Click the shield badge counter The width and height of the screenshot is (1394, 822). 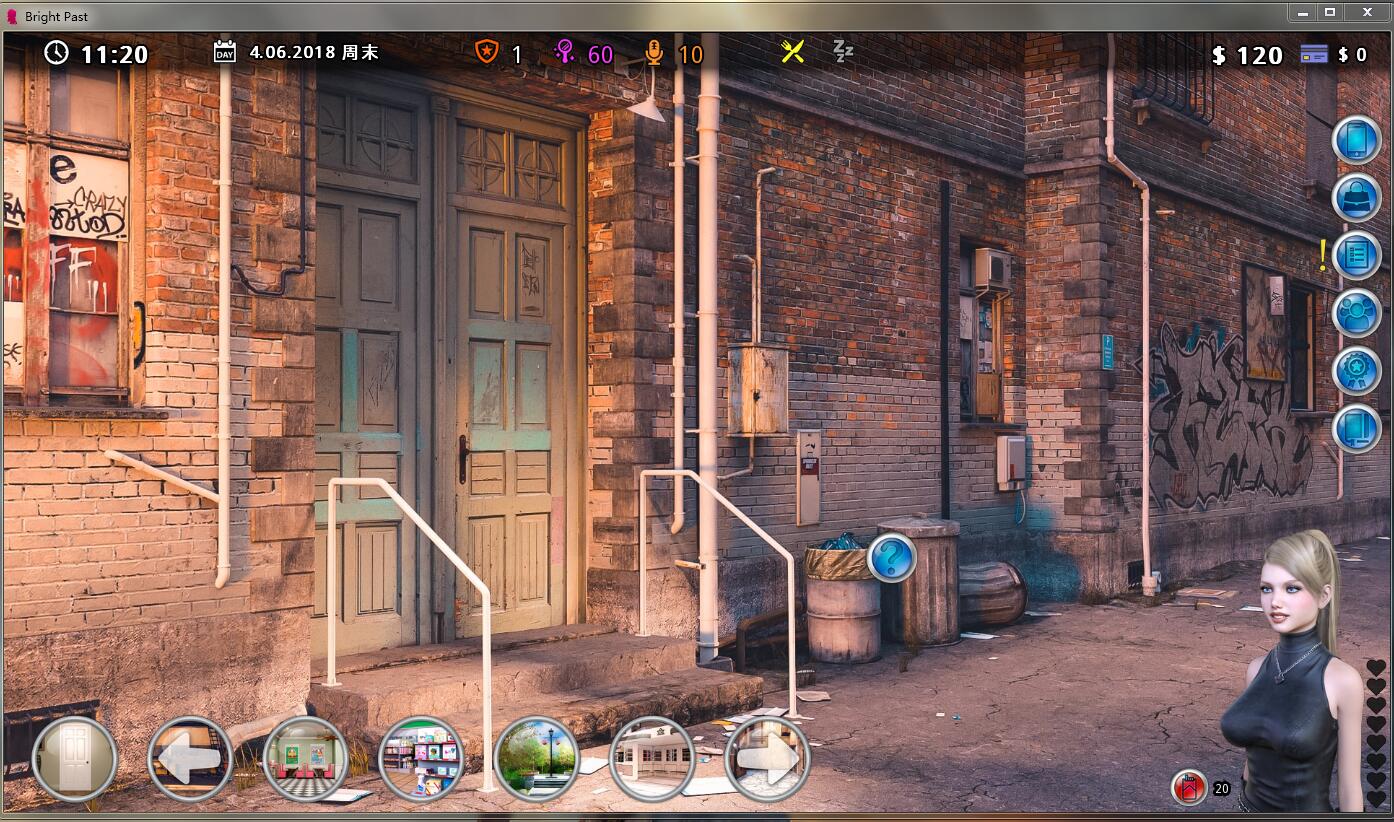(x=487, y=54)
